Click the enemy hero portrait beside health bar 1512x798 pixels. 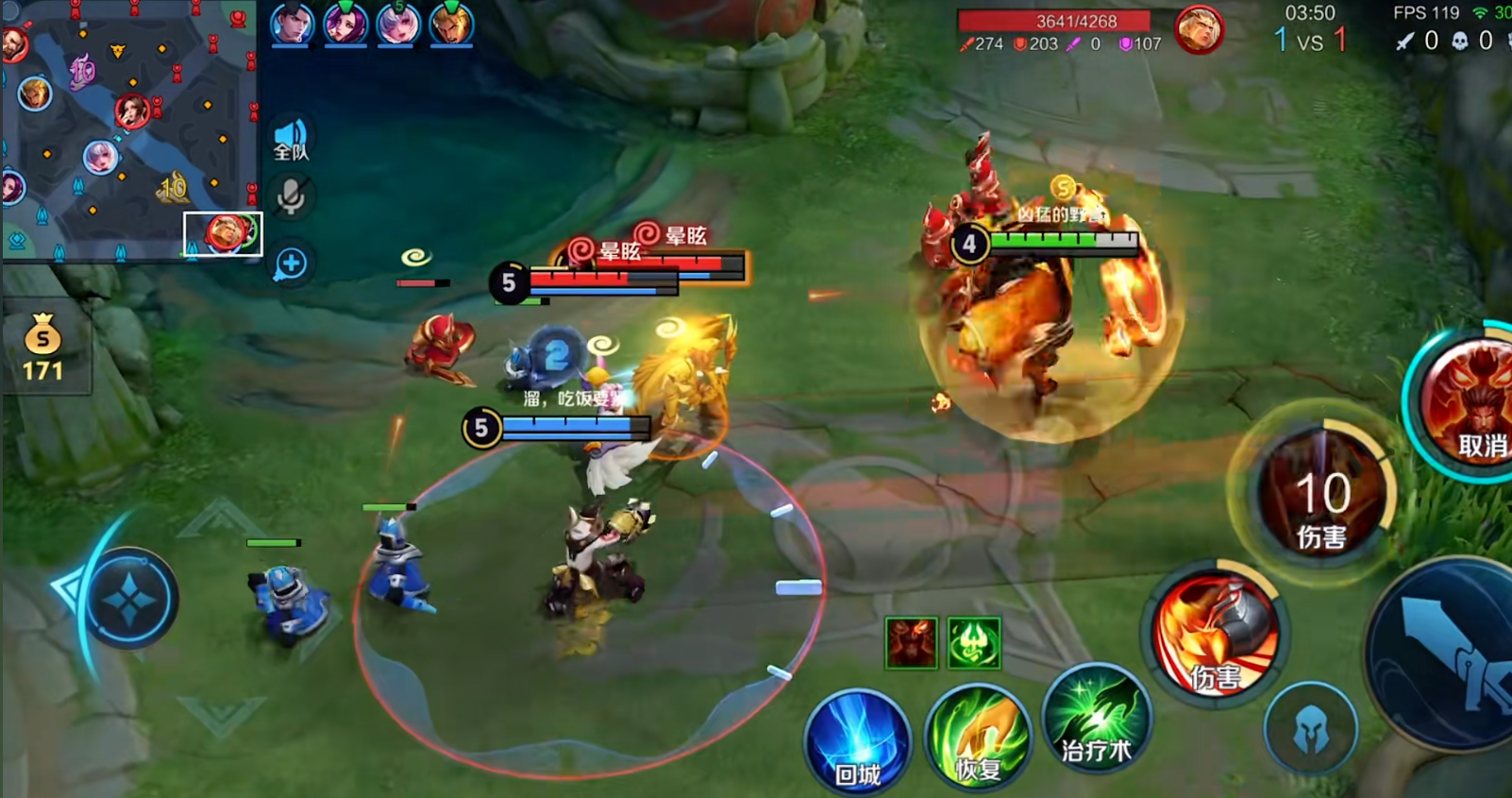click(x=1199, y=29)
